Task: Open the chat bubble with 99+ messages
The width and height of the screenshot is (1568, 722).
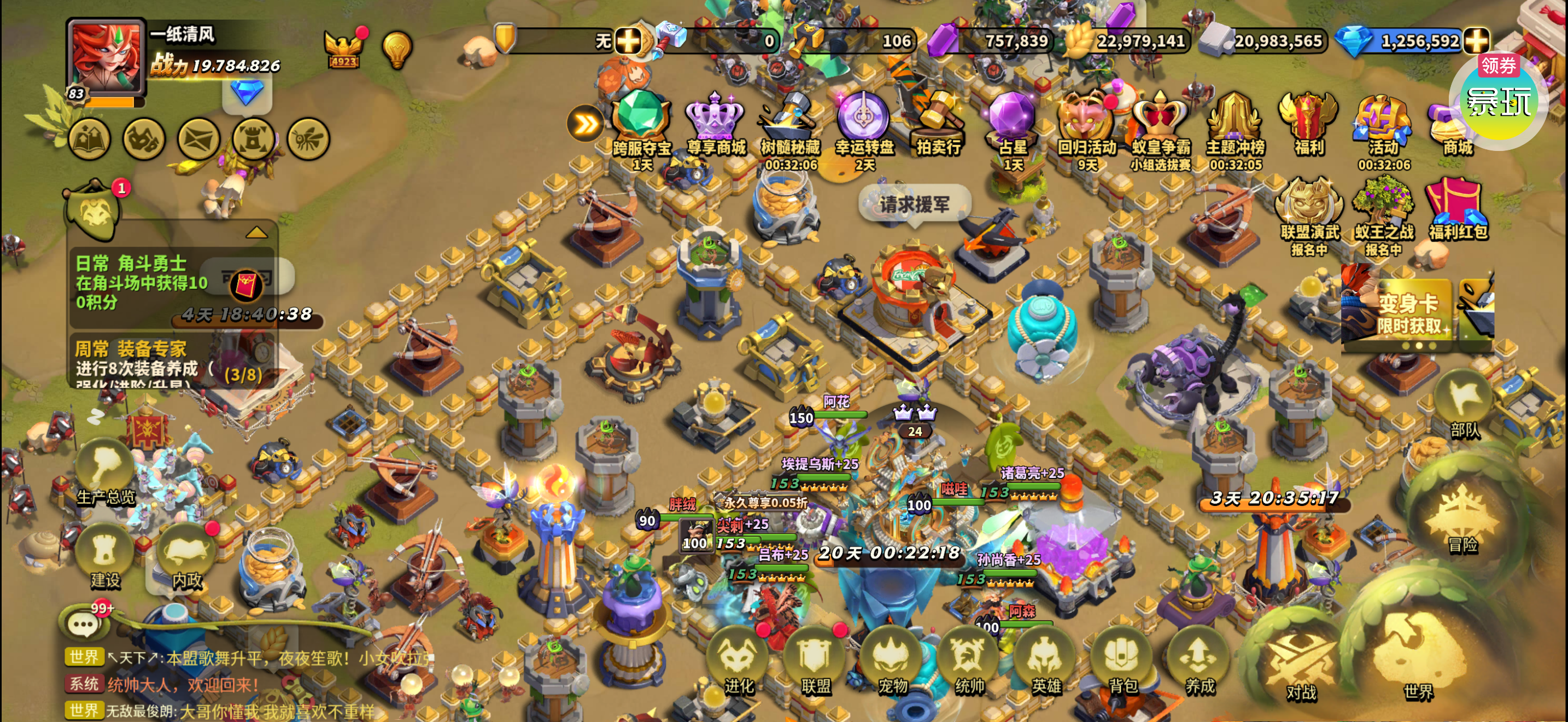Action: click(84, 623)
